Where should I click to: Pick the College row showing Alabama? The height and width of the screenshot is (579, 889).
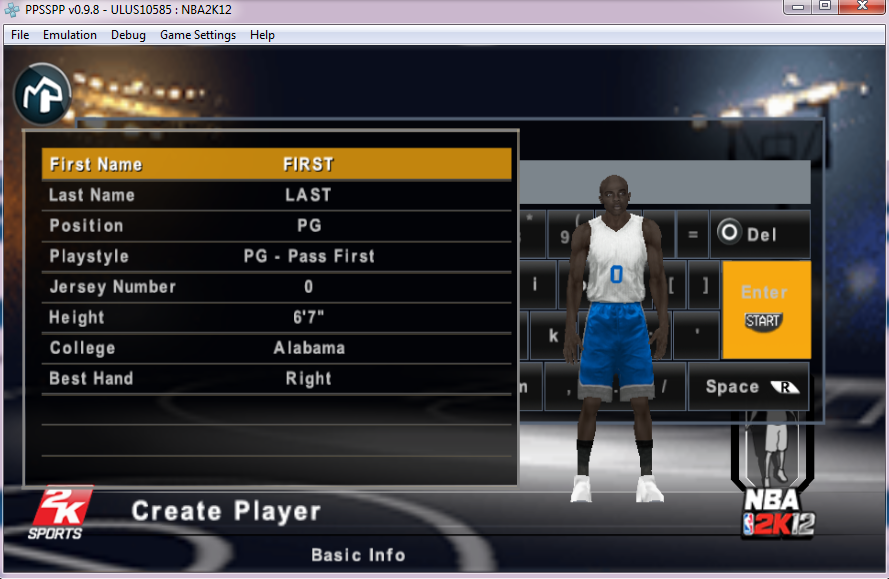click(276, 348)
